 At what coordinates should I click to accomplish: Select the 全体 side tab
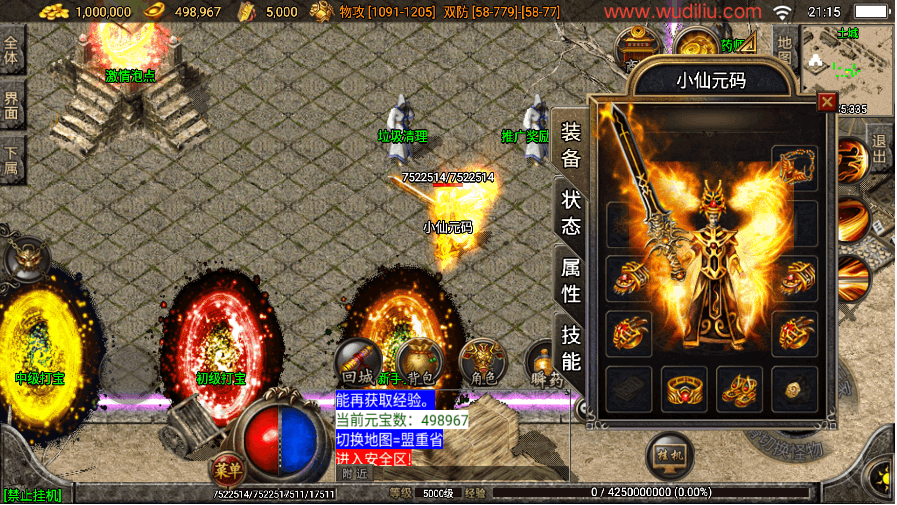pos(12,54)
